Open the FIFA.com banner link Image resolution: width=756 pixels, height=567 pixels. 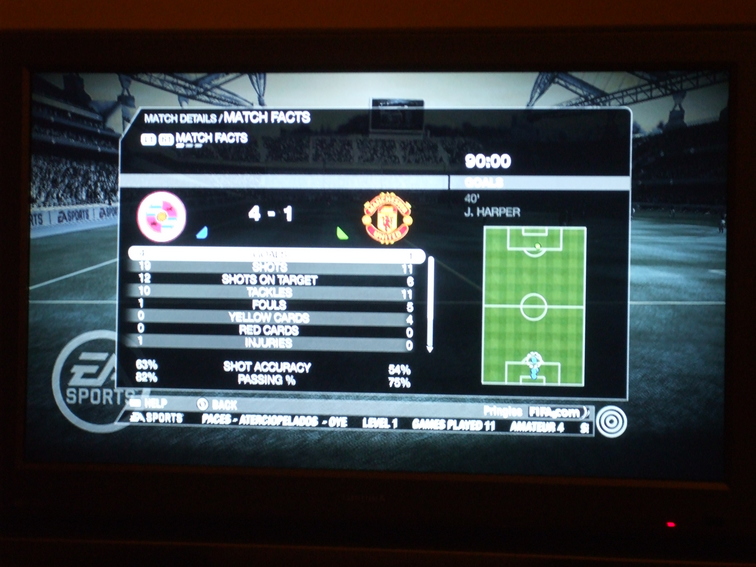click(x=556, y=410)
